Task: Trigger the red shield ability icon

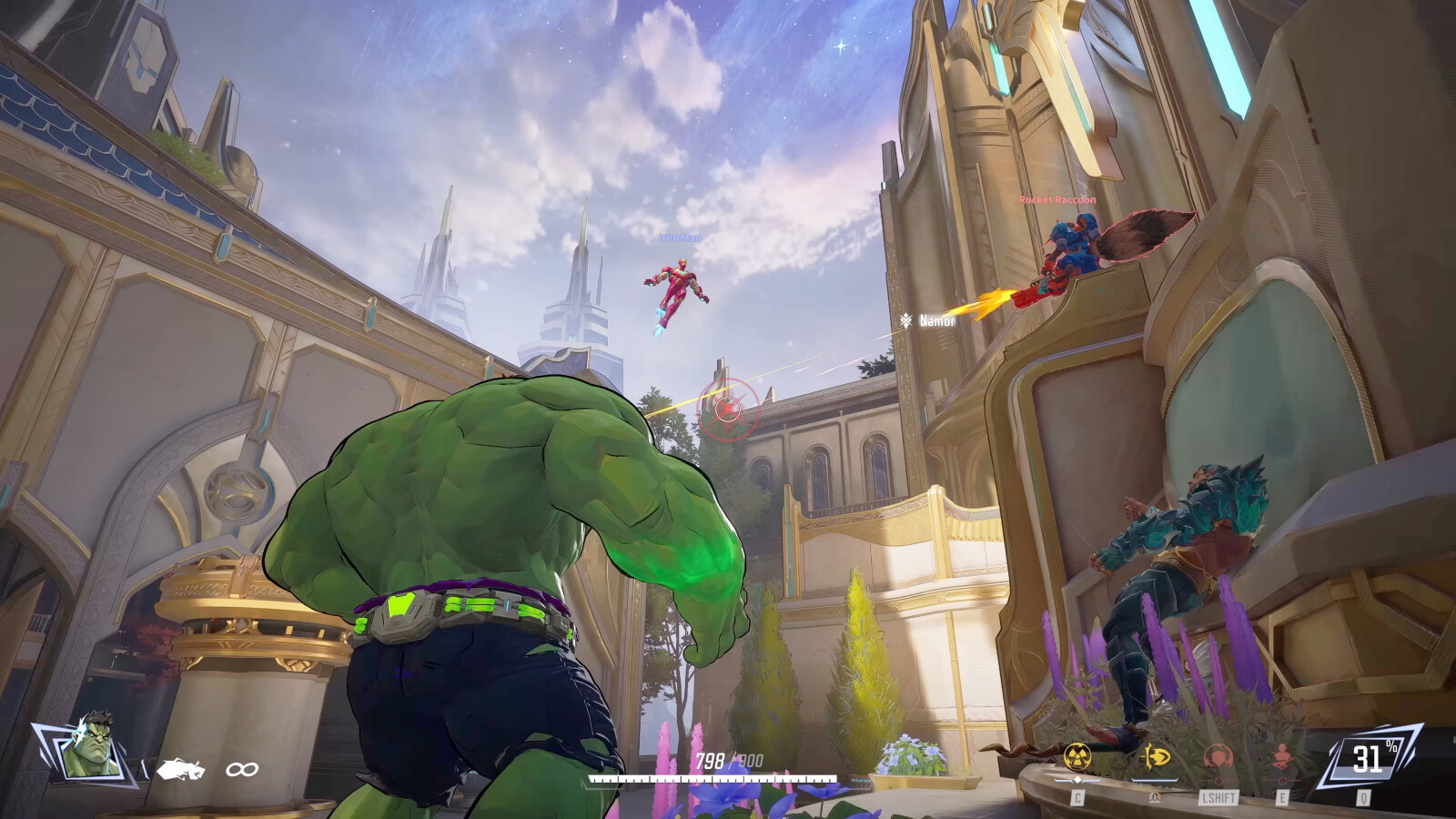Action: [1218, 757]
